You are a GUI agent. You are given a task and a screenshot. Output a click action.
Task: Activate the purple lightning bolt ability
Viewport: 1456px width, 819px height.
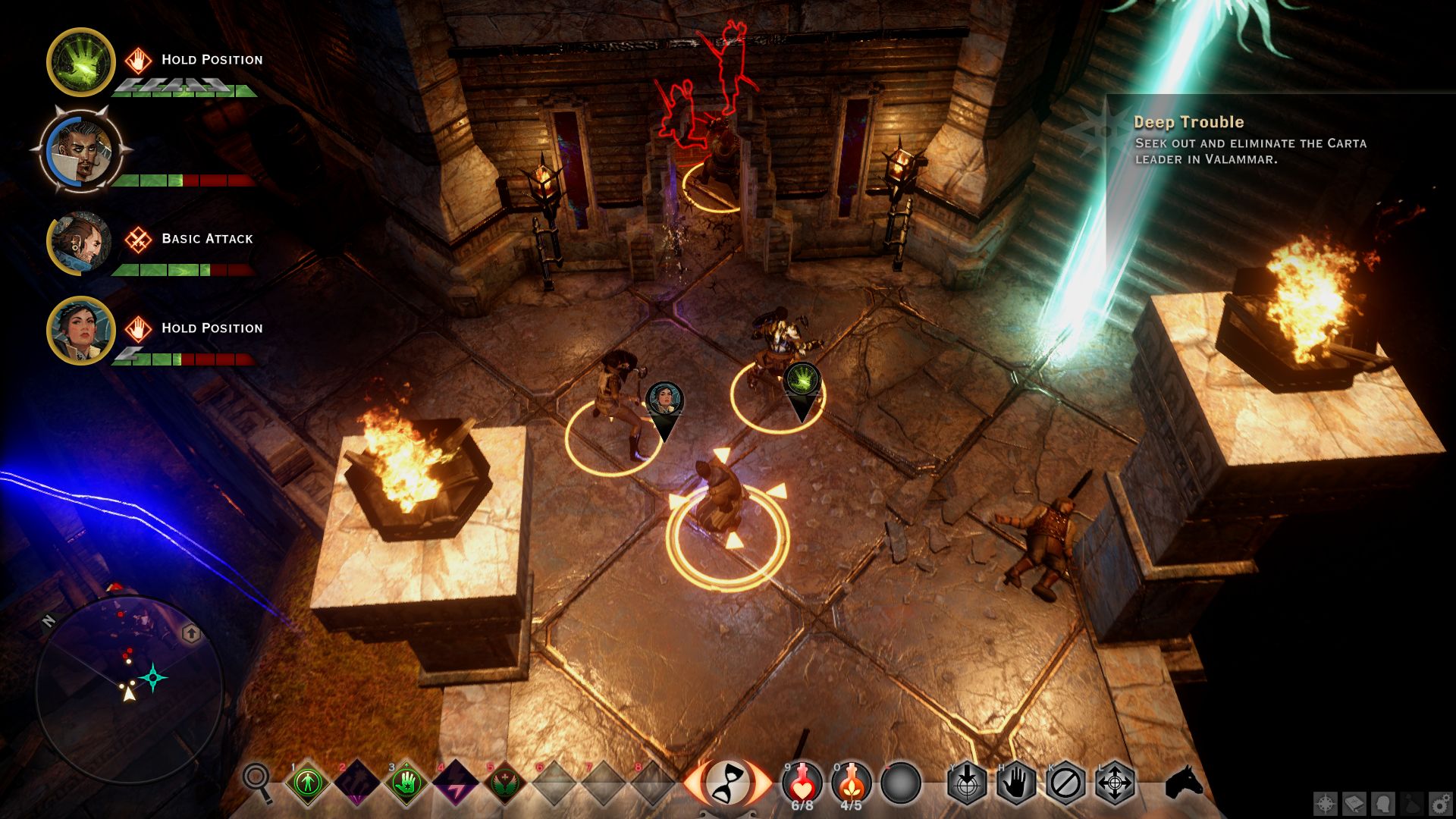point(455,783)
